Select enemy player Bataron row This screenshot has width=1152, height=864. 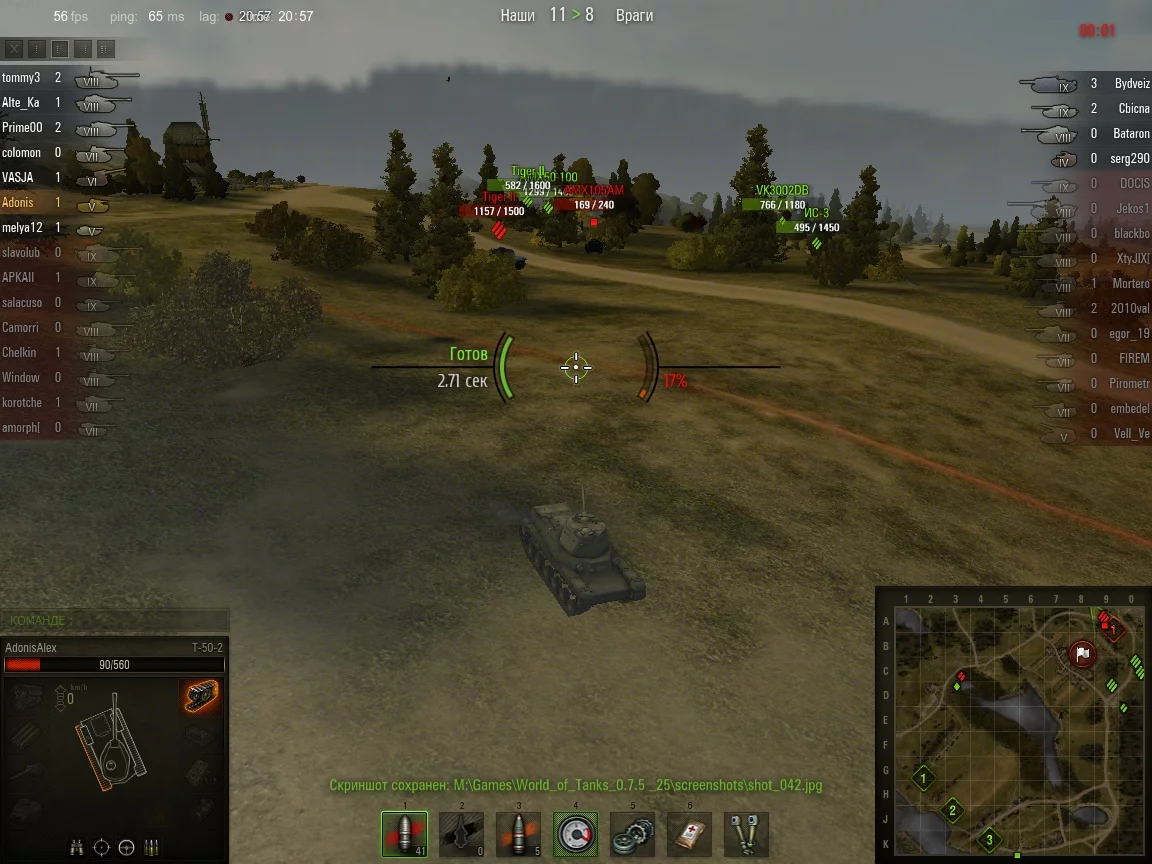click(x=1131, y=134)
